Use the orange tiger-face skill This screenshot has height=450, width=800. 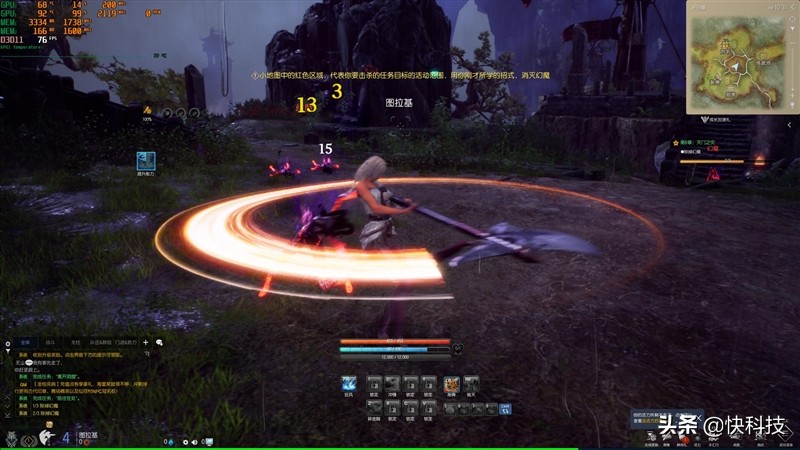point(451,383)
